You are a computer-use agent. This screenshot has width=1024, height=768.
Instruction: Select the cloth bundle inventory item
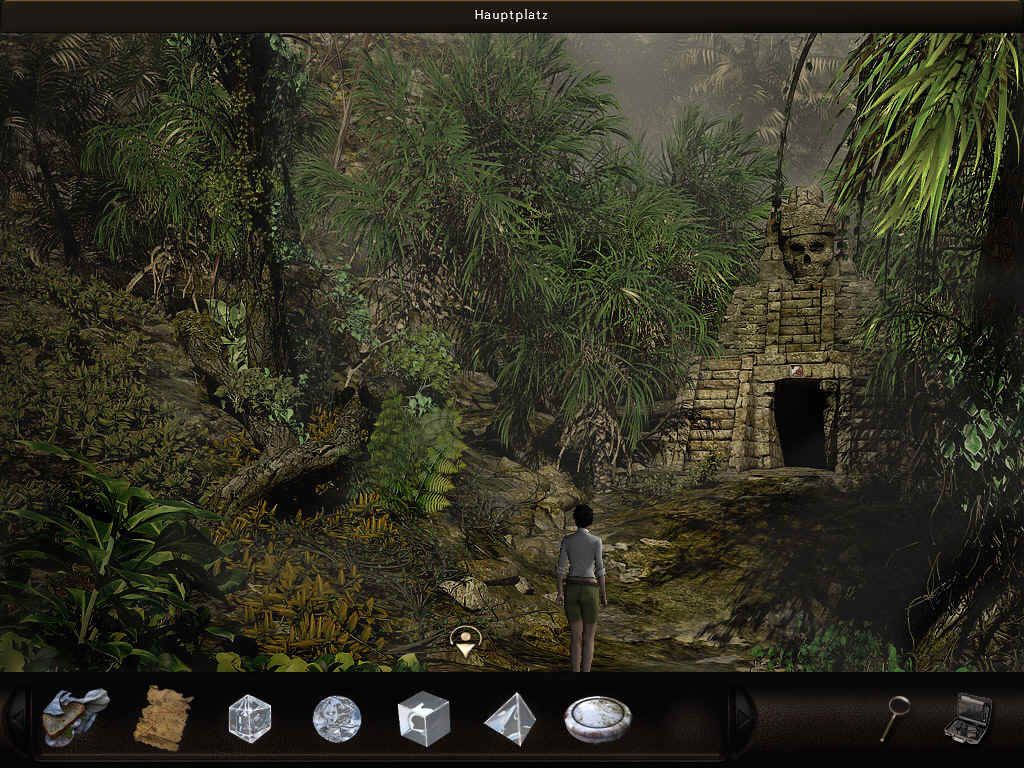coord(75,717)
